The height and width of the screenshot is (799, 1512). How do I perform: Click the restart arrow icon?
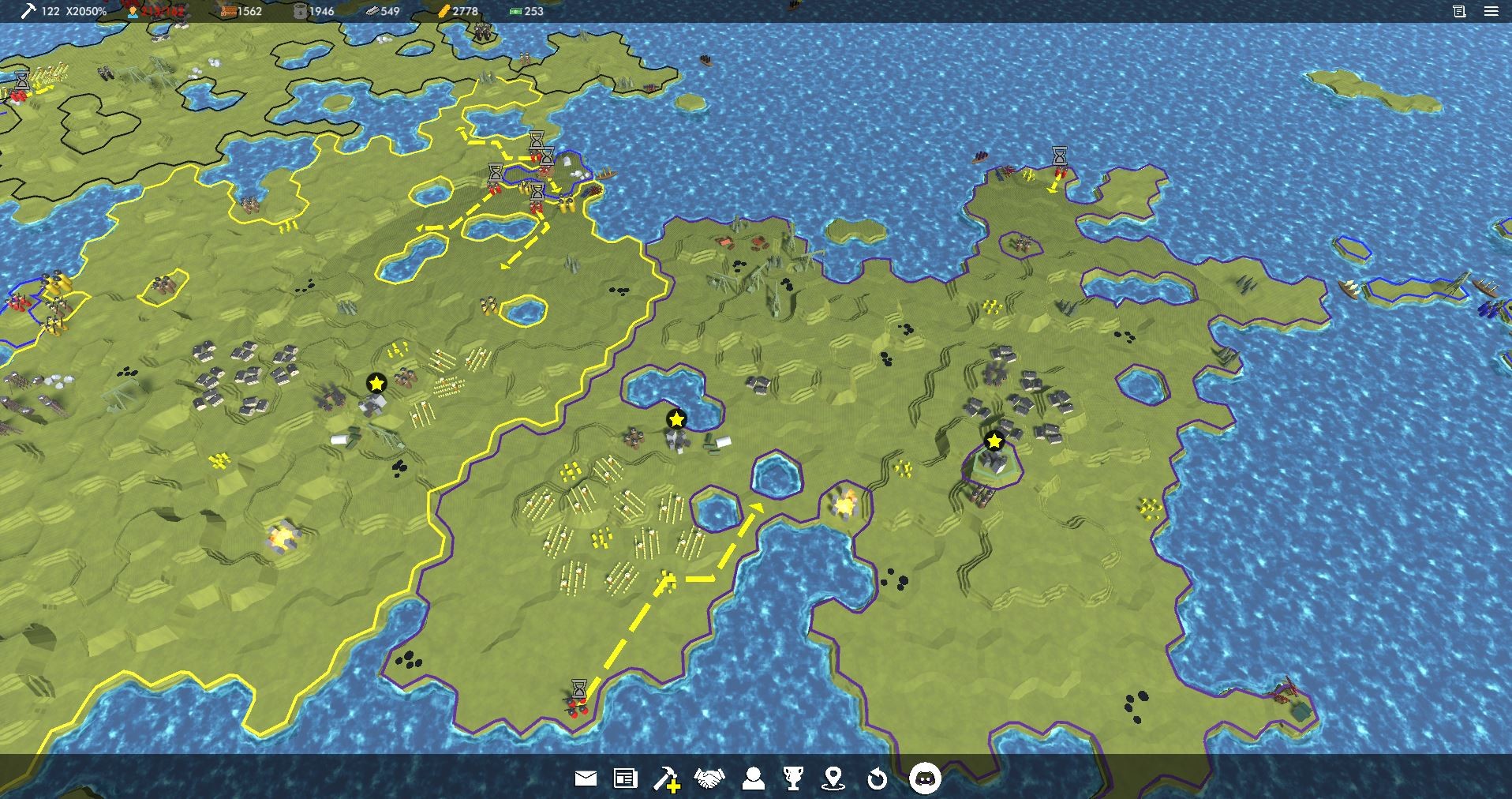pos(878,779)
